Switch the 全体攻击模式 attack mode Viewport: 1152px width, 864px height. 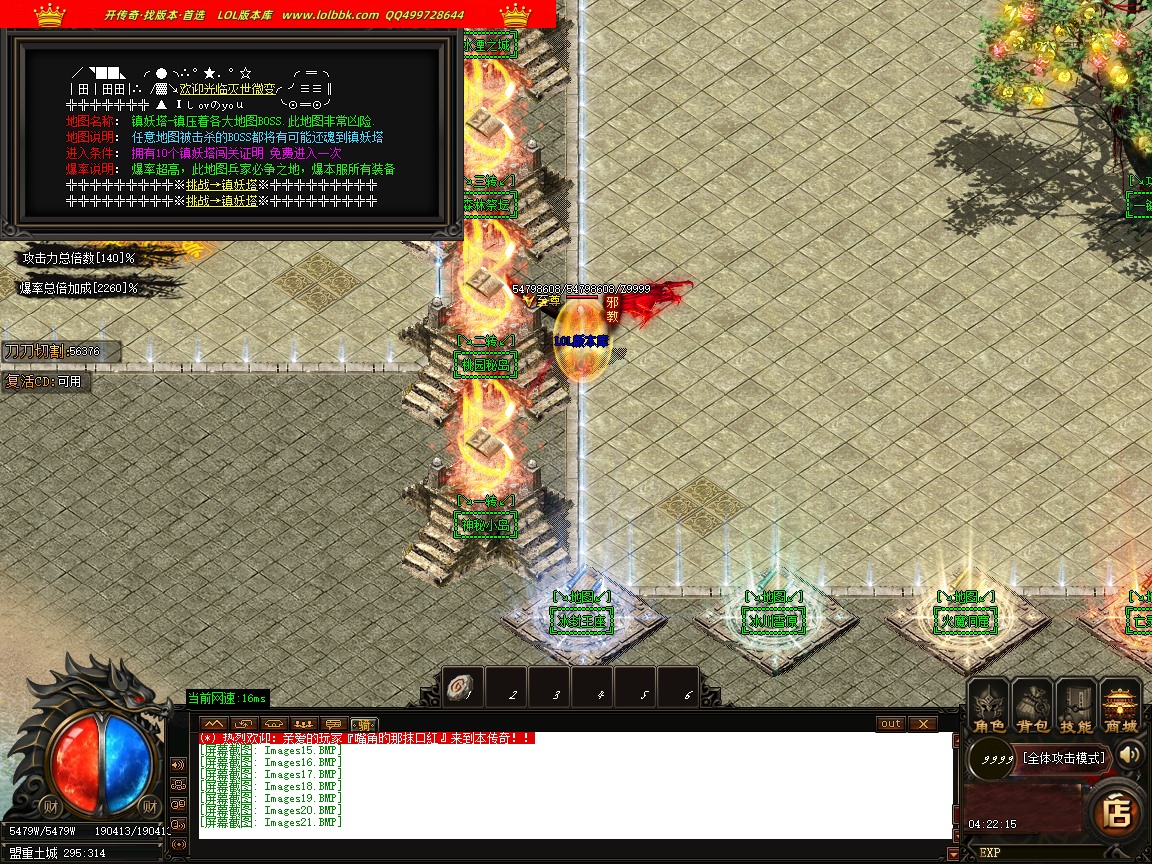(x=1064, y=758)
